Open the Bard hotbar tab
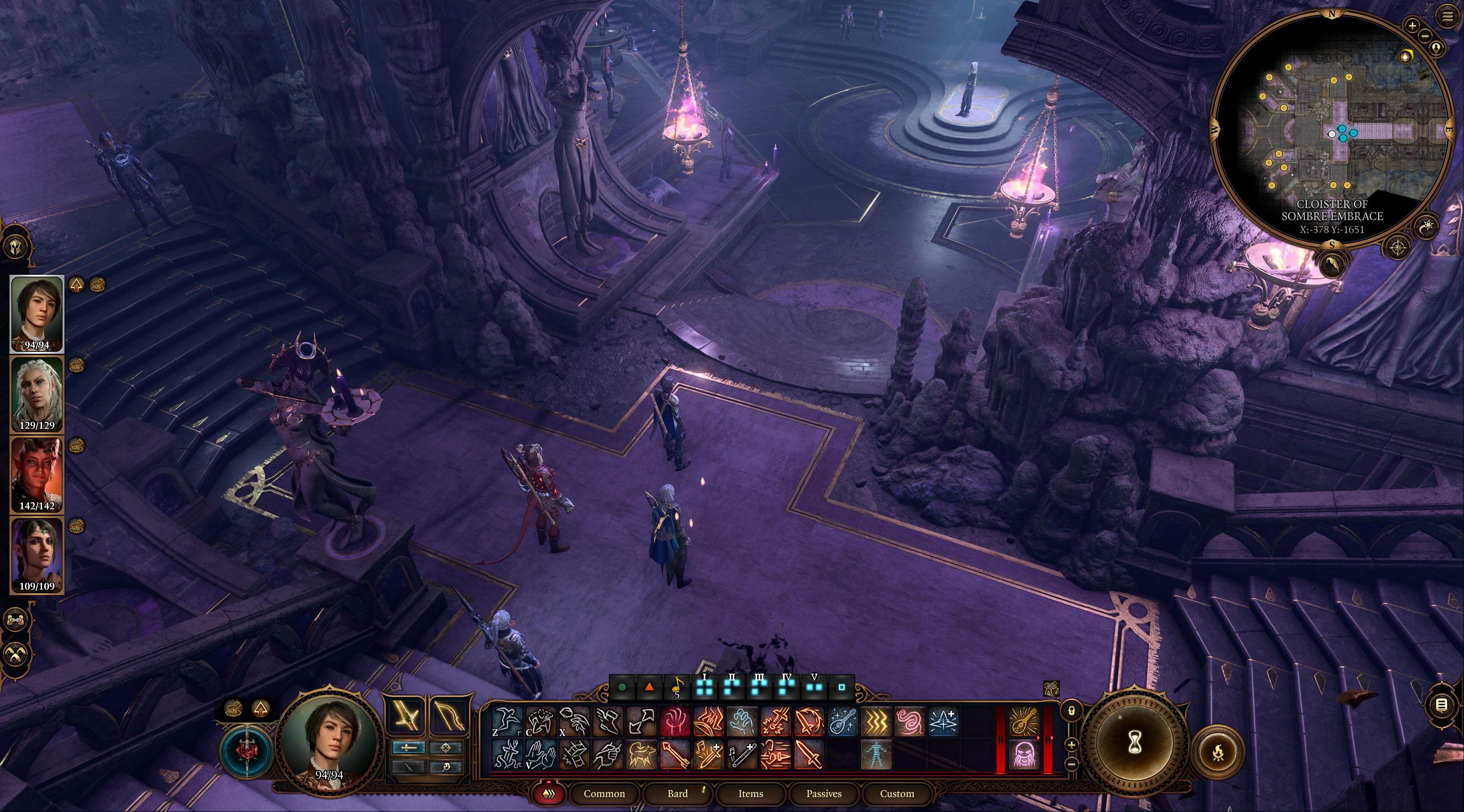This screenshot has width=1464, height=812. (x=677, y=793)
